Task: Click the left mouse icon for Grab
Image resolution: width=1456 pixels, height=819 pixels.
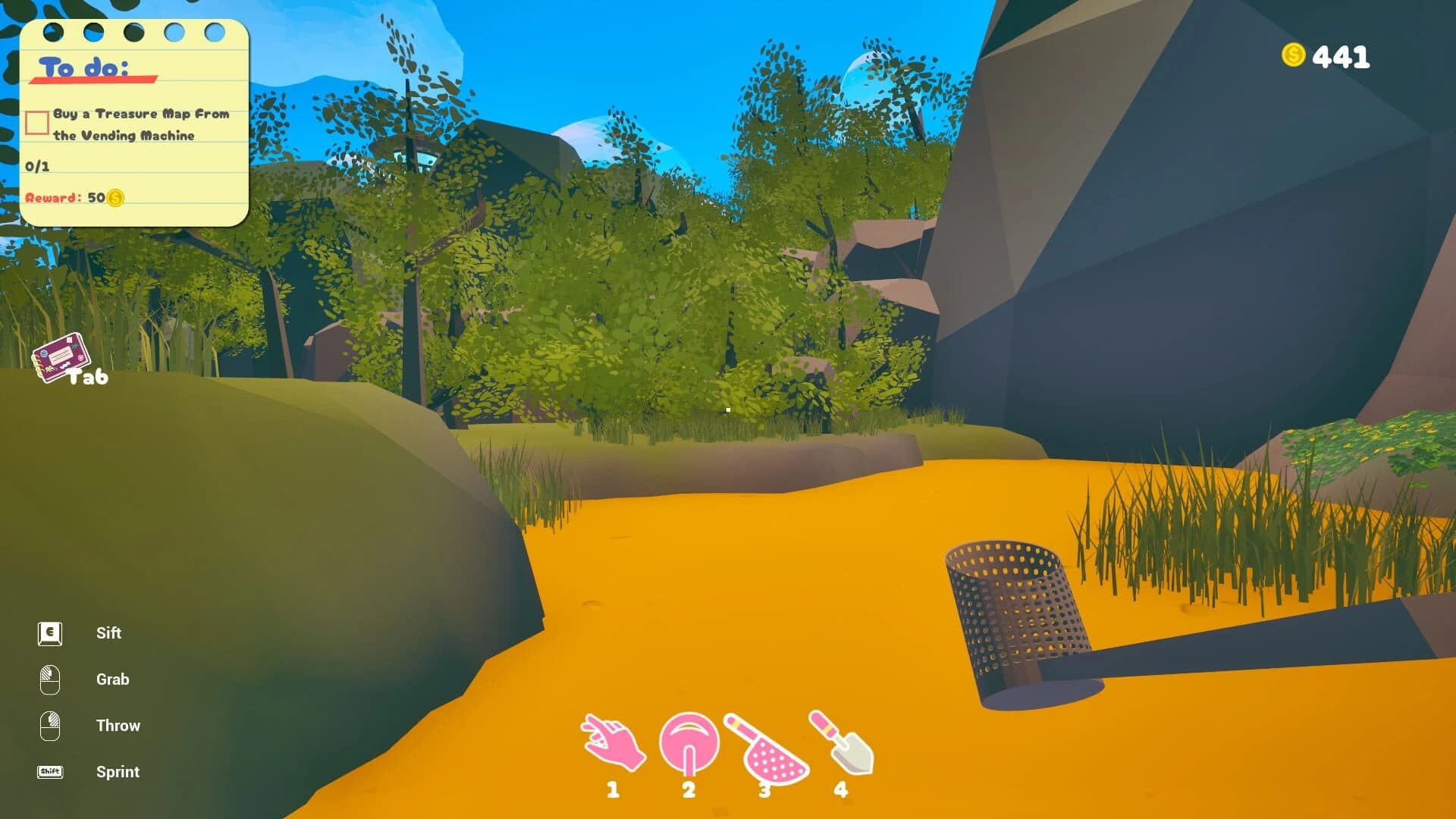Action: 49,679
